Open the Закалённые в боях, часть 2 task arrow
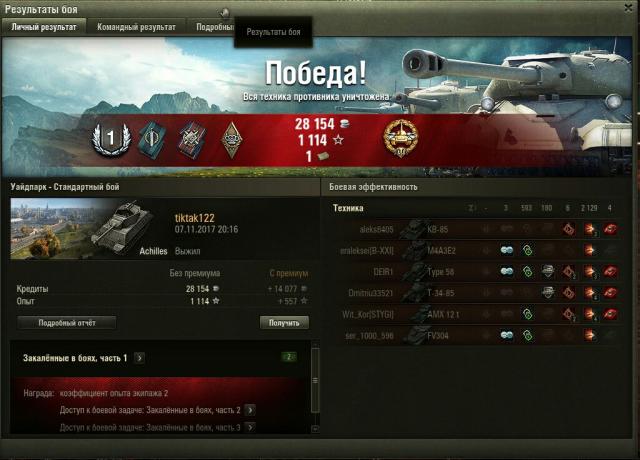 point(249,410)
